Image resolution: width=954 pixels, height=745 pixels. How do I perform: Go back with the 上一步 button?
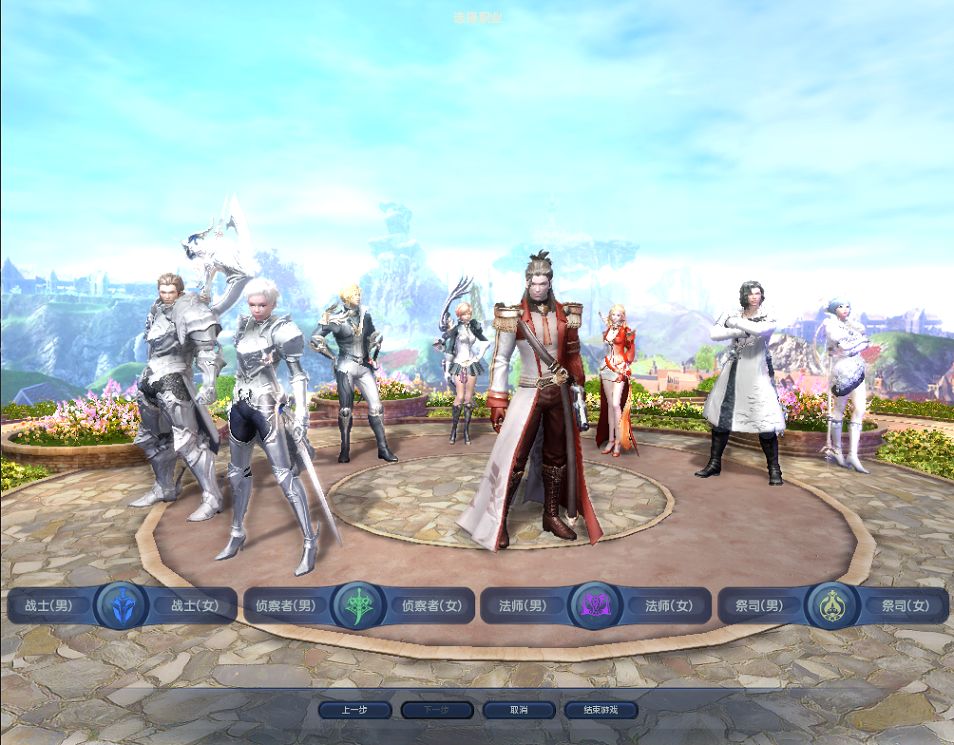(355, 710)
